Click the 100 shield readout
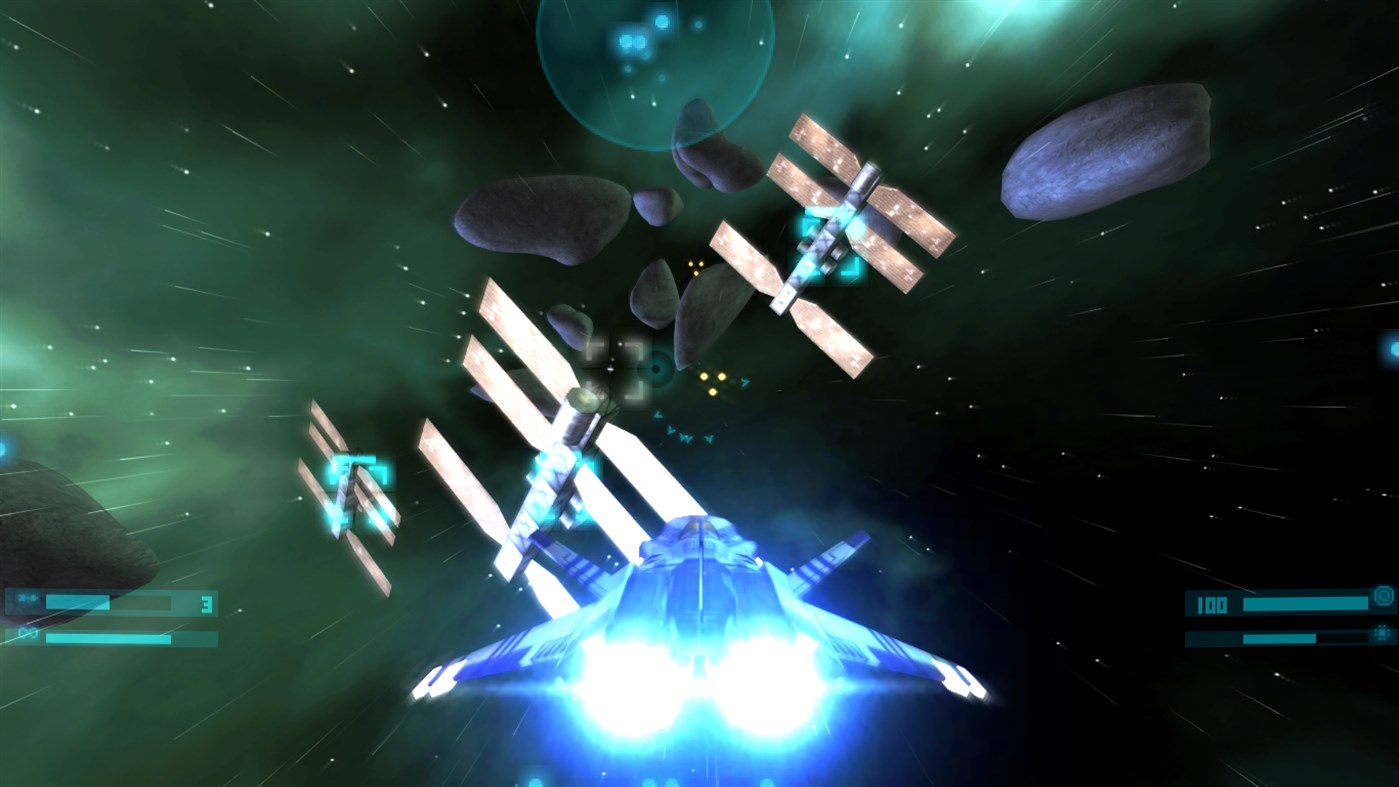 click(1212, 605)
